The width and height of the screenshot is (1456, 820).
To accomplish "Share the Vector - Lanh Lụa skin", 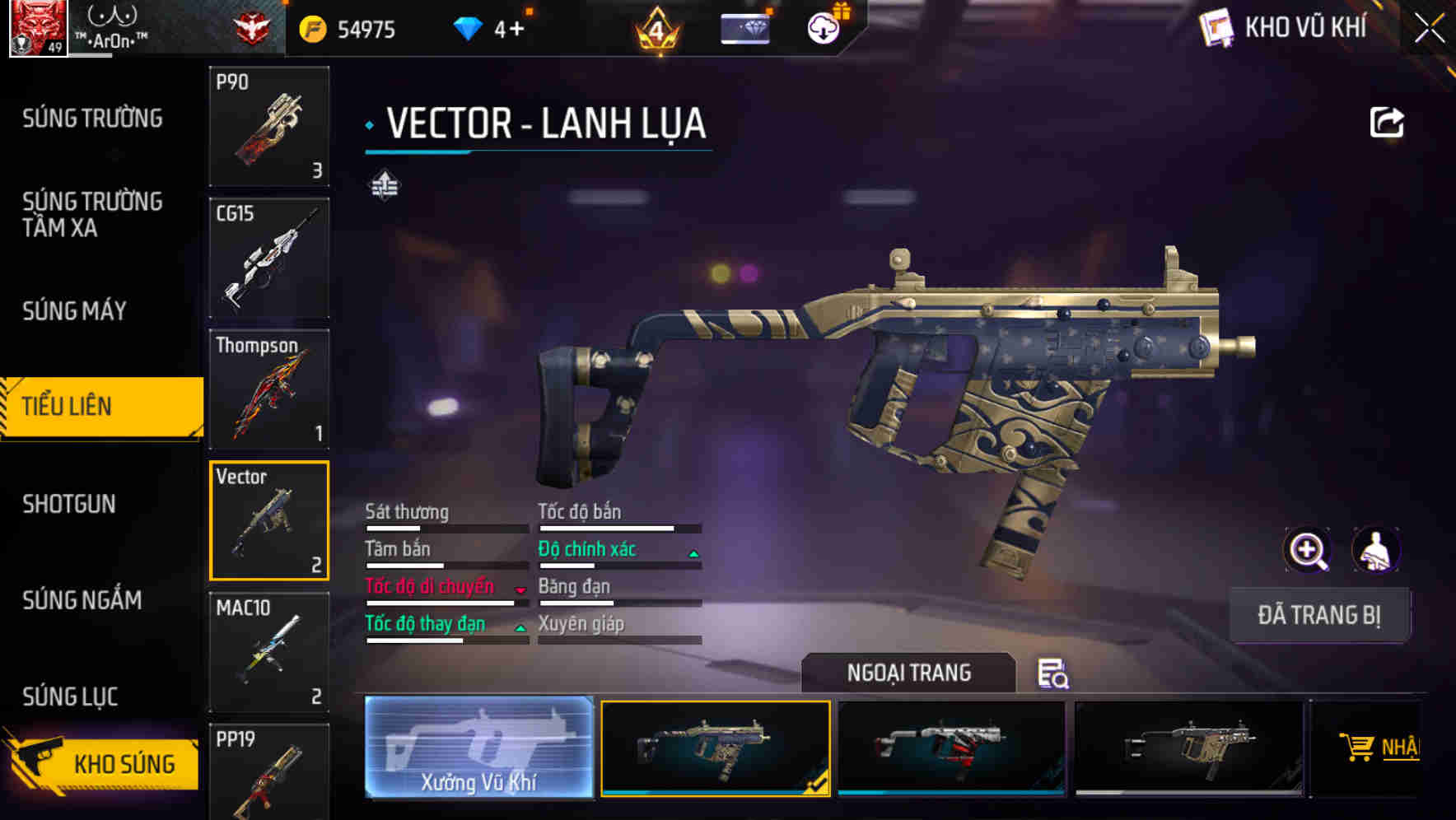I will click(x=1388, y=122).
